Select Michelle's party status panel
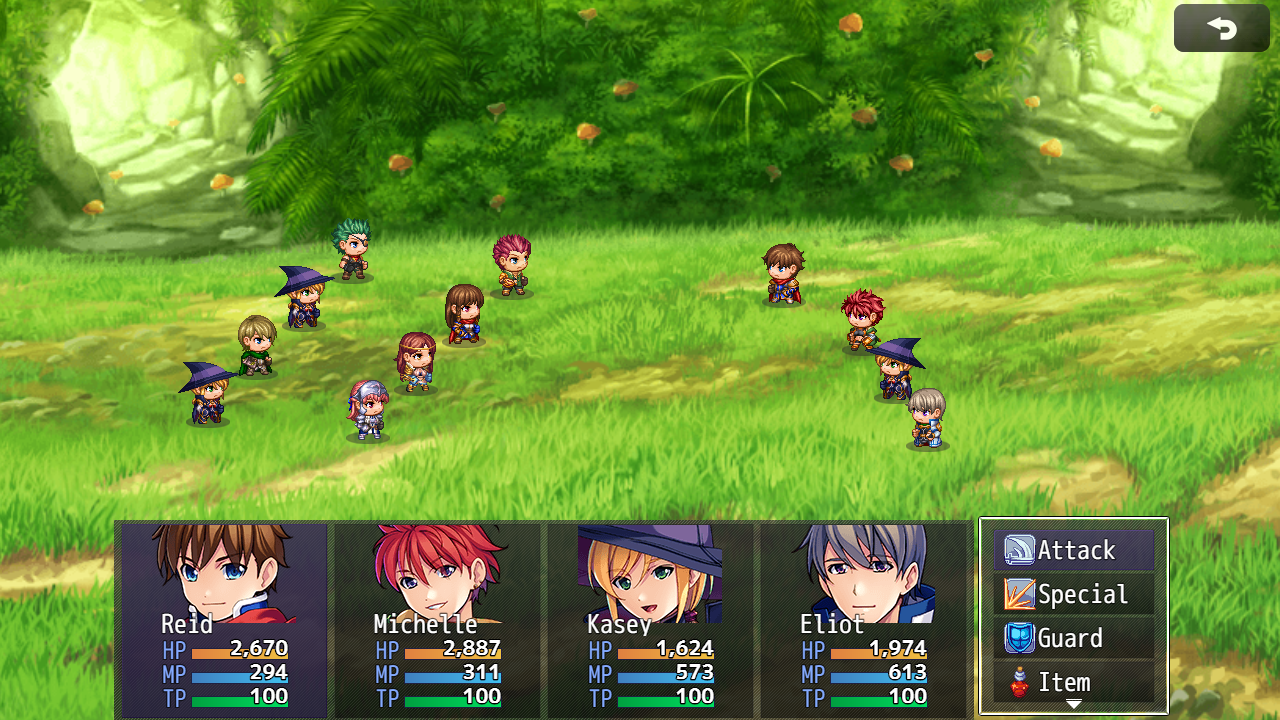 click(x=436, y=618)
